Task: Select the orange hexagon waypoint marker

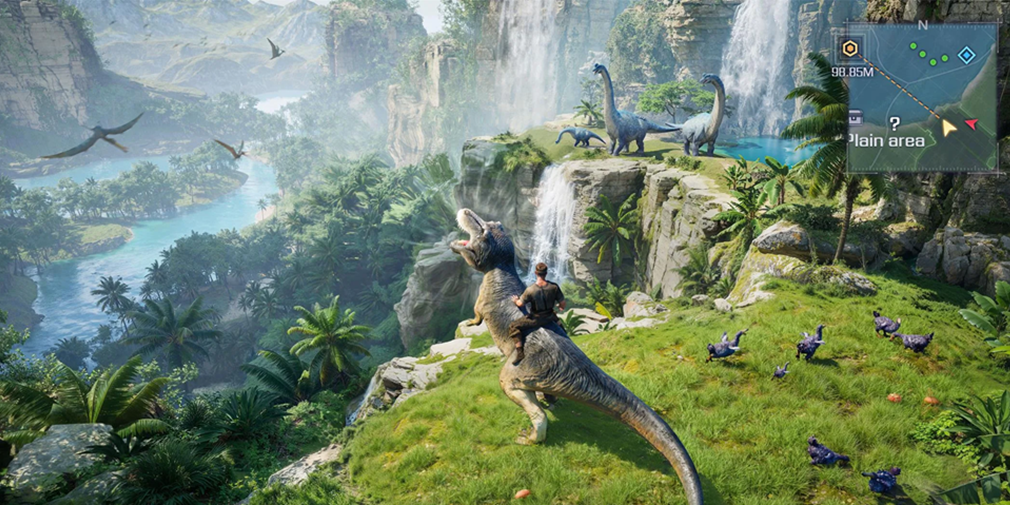Action: pyautogui.click(x=850, y=48)
